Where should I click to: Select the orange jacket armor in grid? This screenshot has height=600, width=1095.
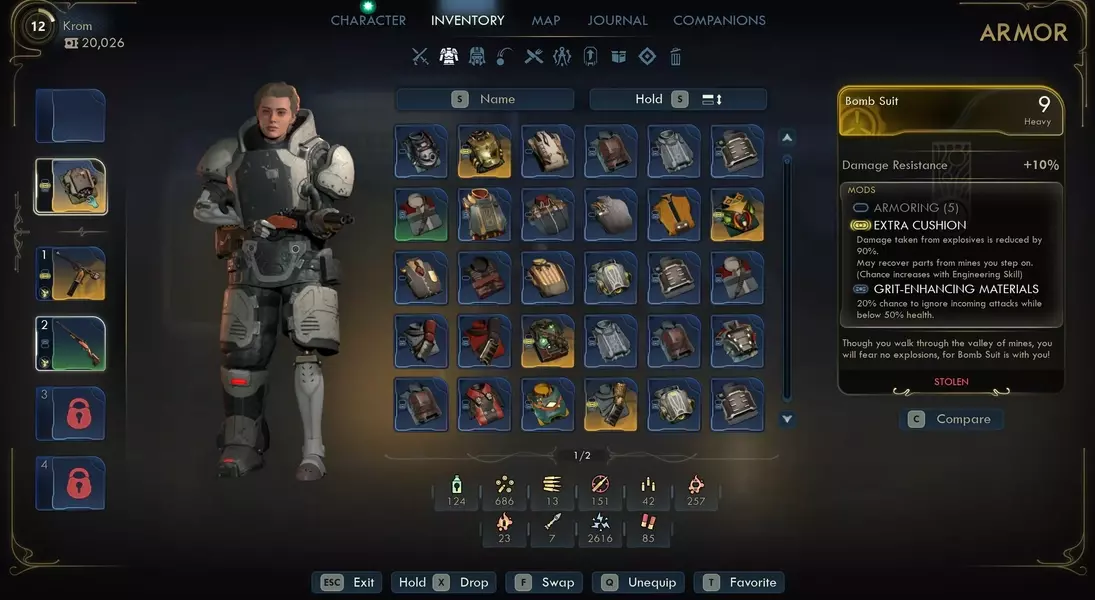pos(673,214)
